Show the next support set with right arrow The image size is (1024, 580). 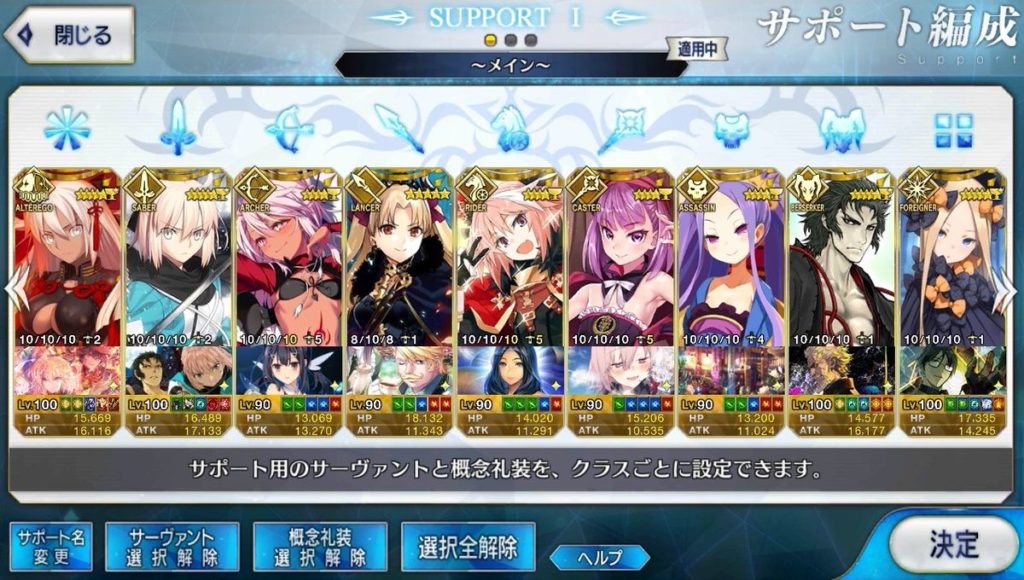tap(1011, 290)
